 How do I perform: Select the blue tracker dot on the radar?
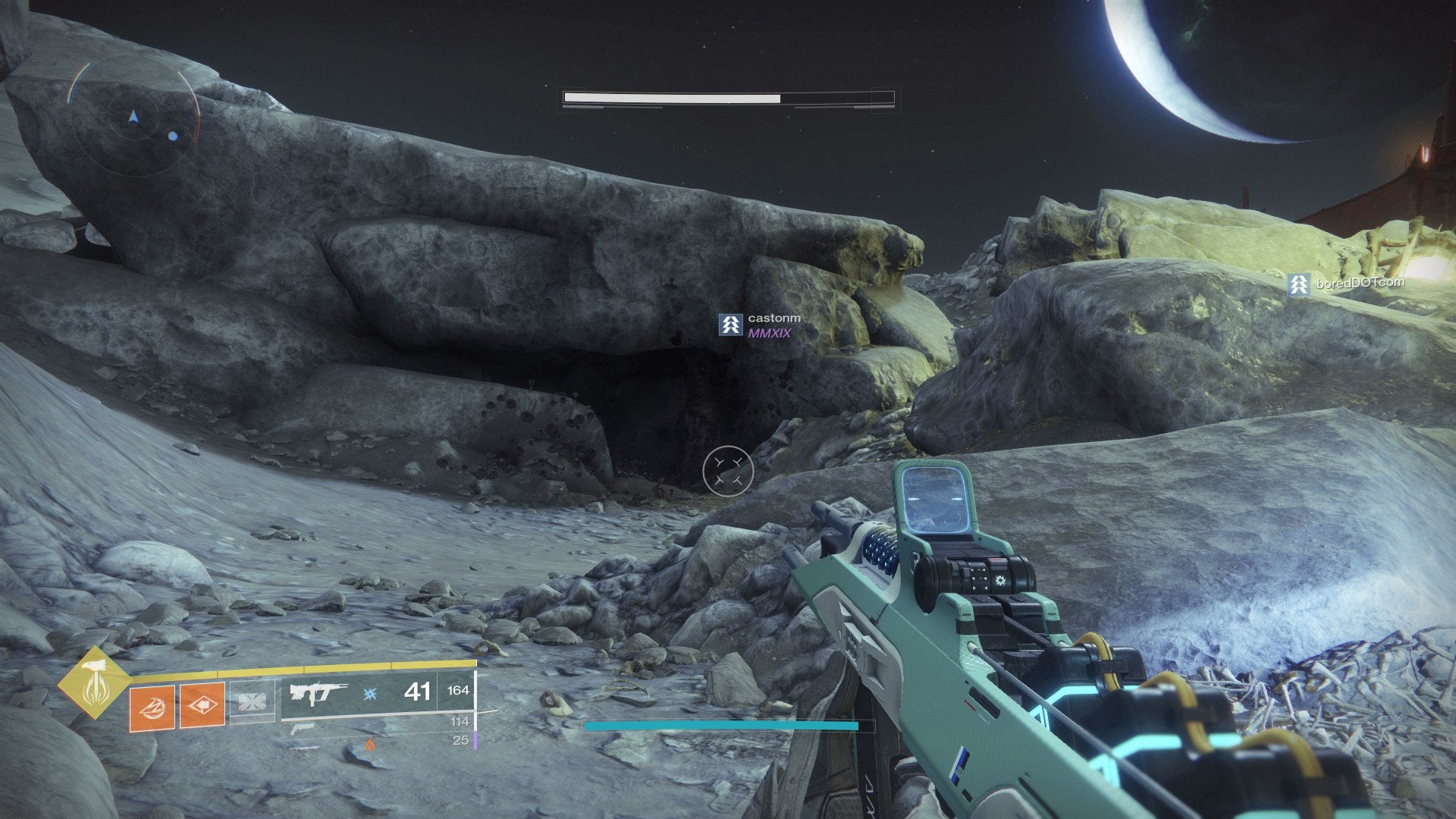pyautogui.click(x=173, y=138)
